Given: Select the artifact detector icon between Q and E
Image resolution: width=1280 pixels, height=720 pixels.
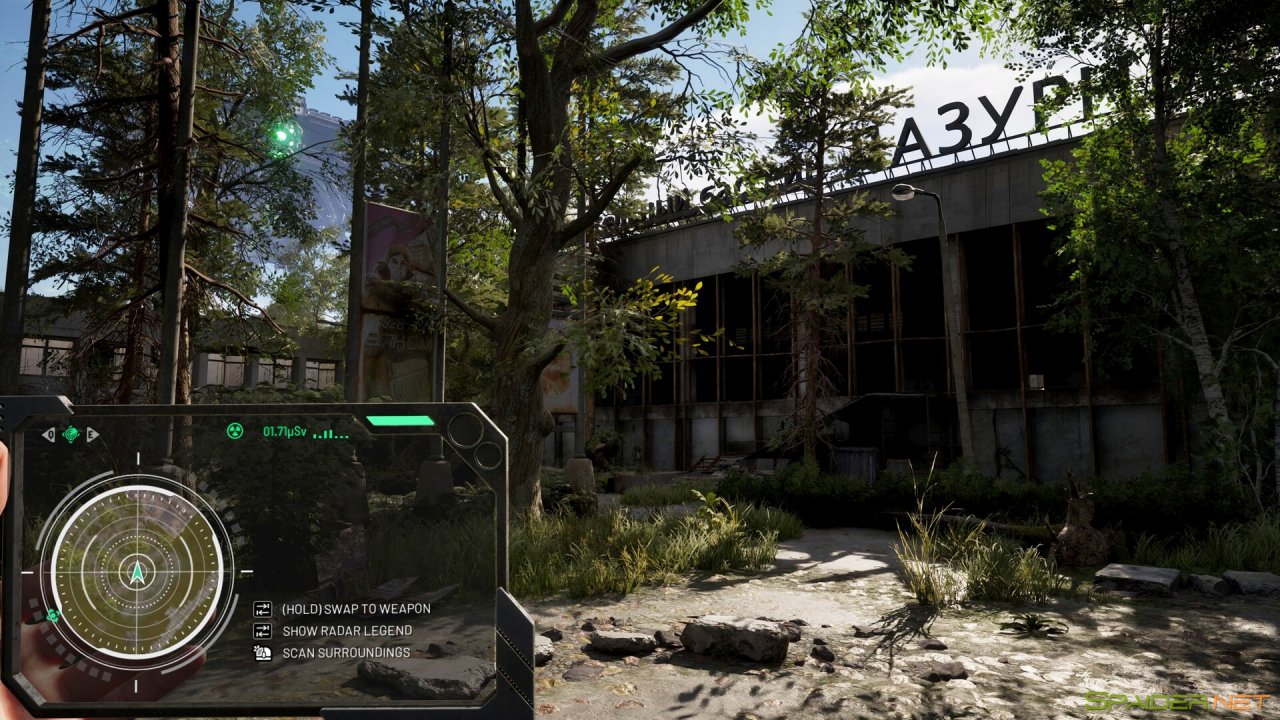Looking at the screenshot, I should (70, 434).
